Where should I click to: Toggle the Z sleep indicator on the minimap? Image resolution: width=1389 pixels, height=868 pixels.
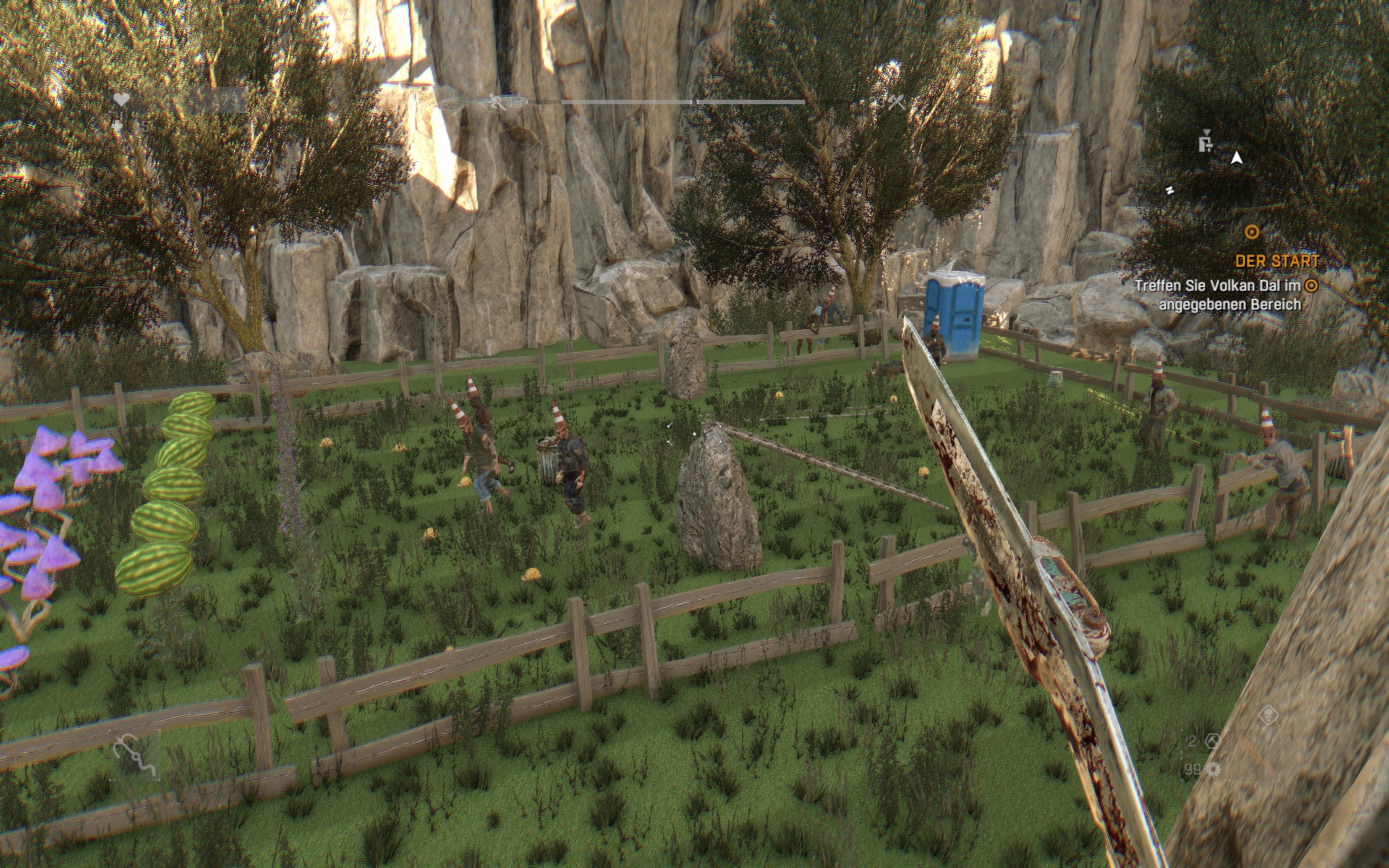[1170, 190]
